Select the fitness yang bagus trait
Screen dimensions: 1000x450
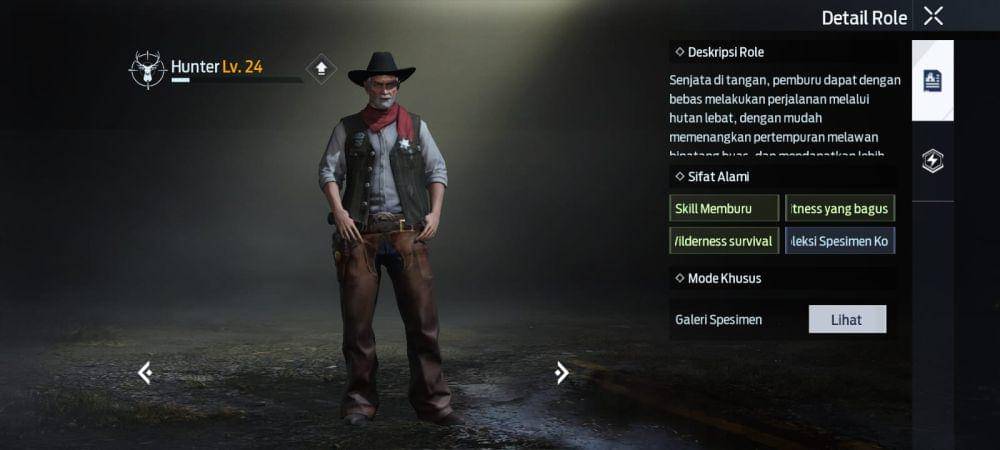(840, 208)
